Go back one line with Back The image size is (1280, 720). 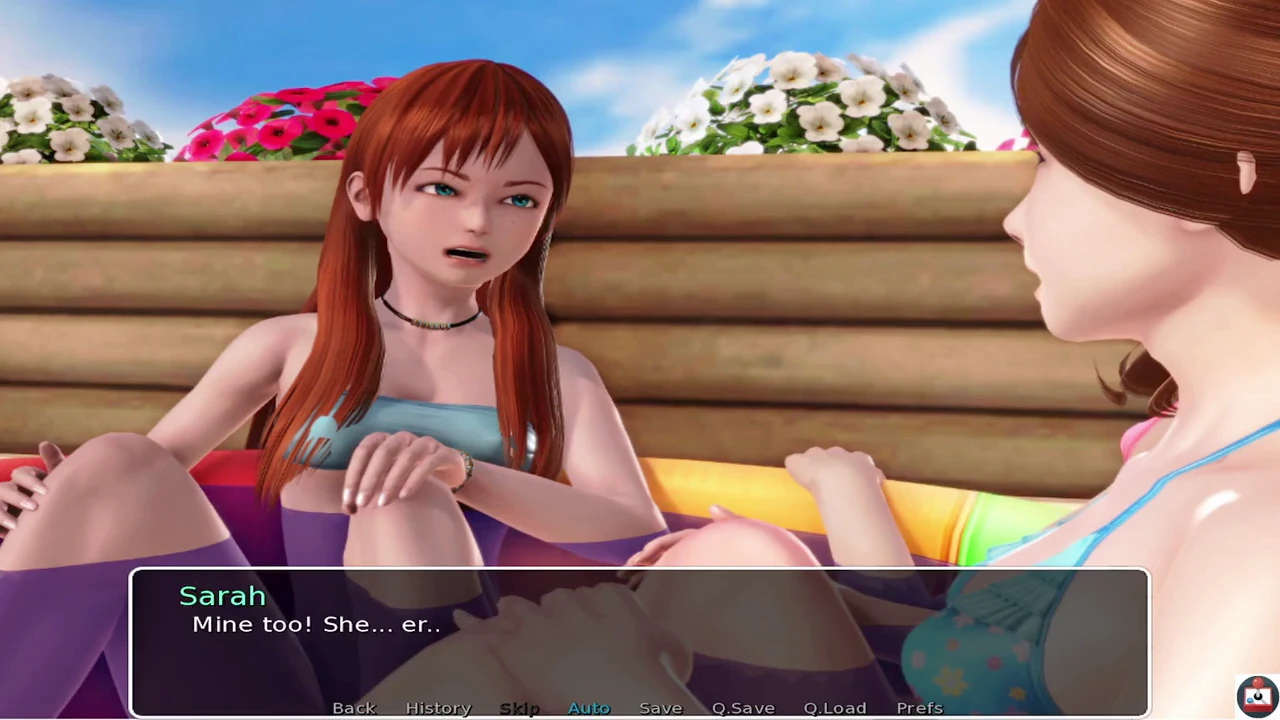(x=354, y=708)
